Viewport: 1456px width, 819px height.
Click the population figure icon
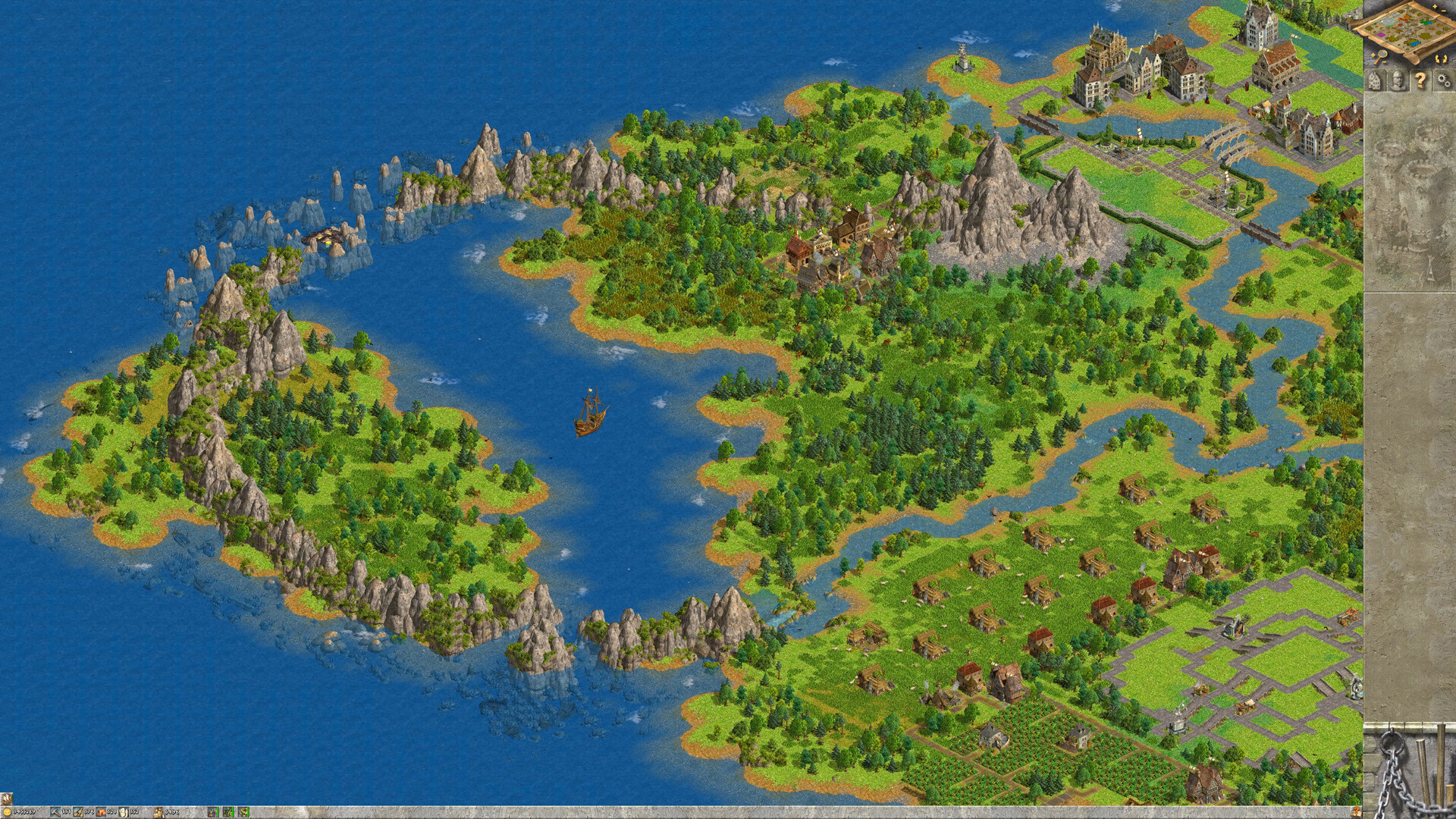pyautogui.click(x=158, y=812)
